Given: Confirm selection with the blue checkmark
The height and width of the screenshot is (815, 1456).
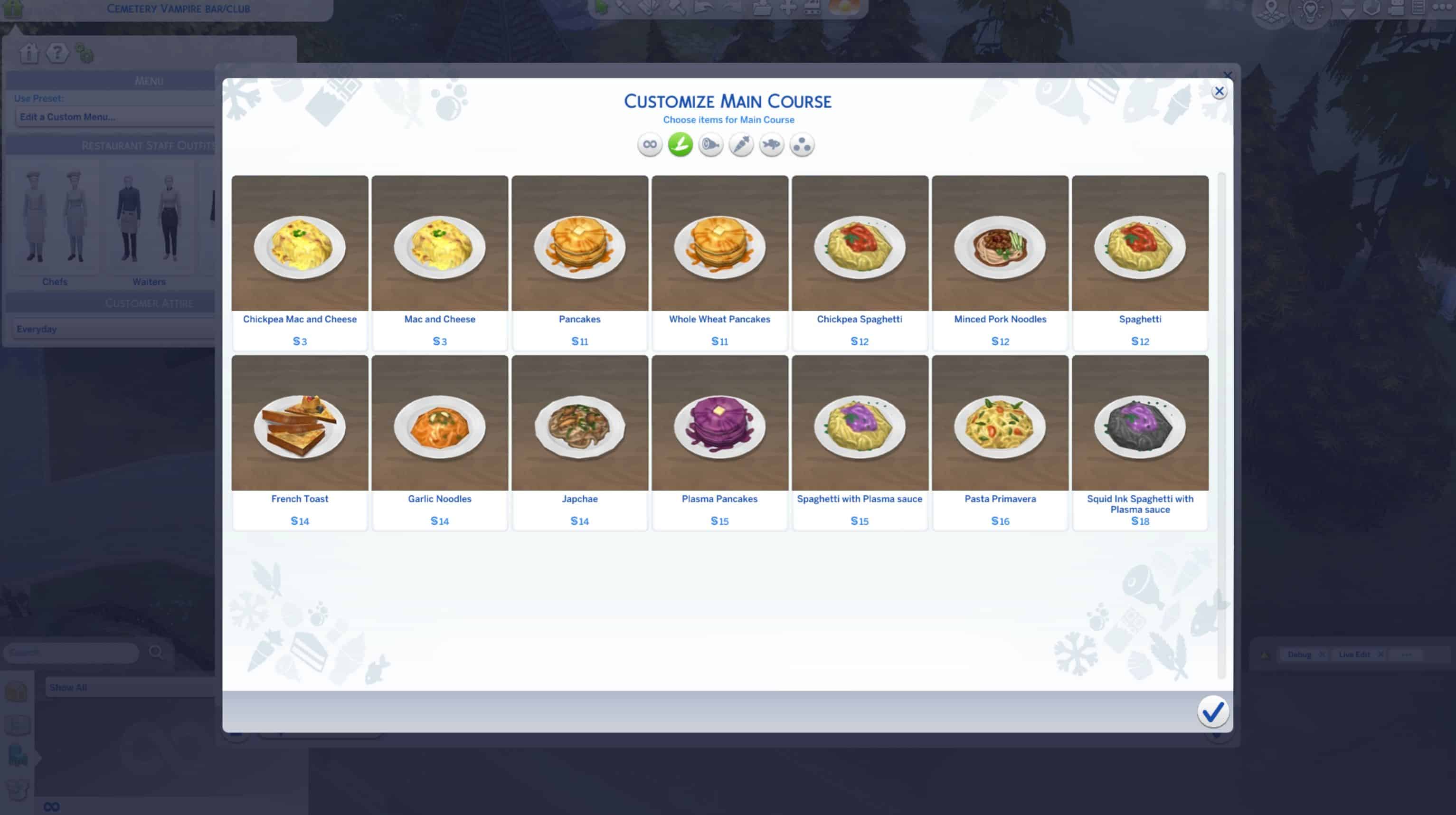Looking at the screenshot, I should click(x=1212, y=711).
